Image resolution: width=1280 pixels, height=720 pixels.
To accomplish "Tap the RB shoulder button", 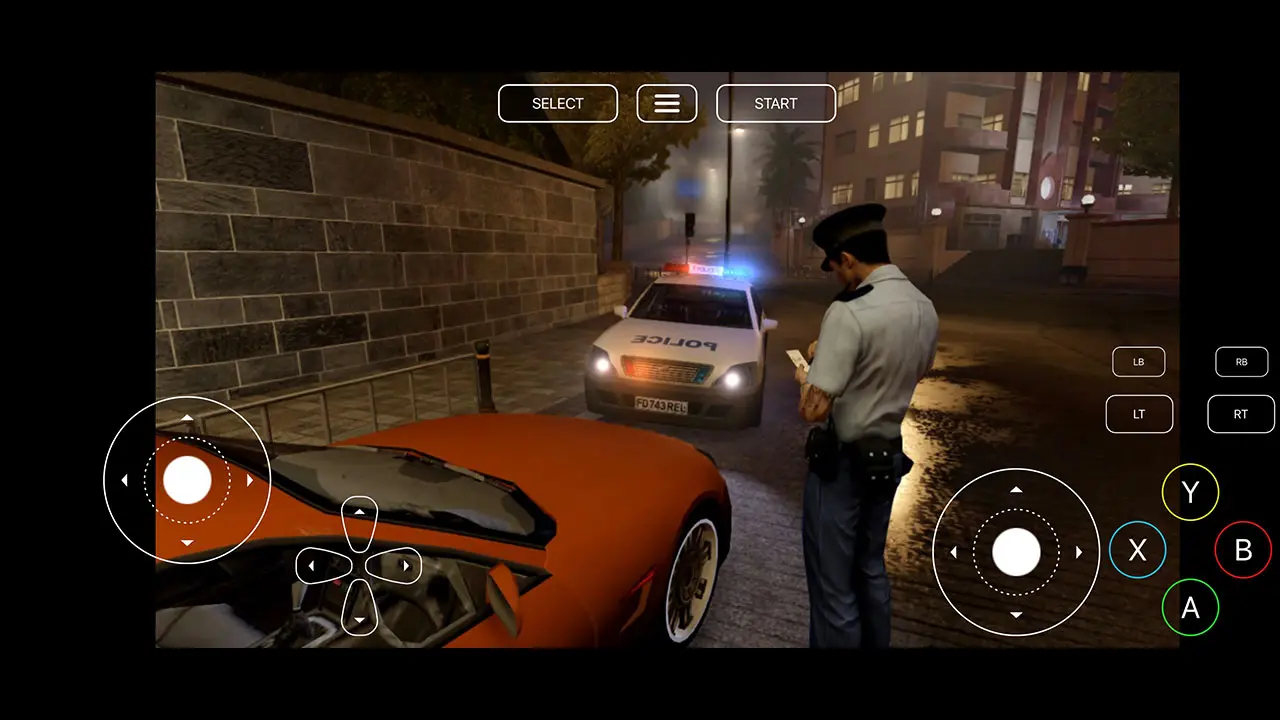I will point(1241,361).
